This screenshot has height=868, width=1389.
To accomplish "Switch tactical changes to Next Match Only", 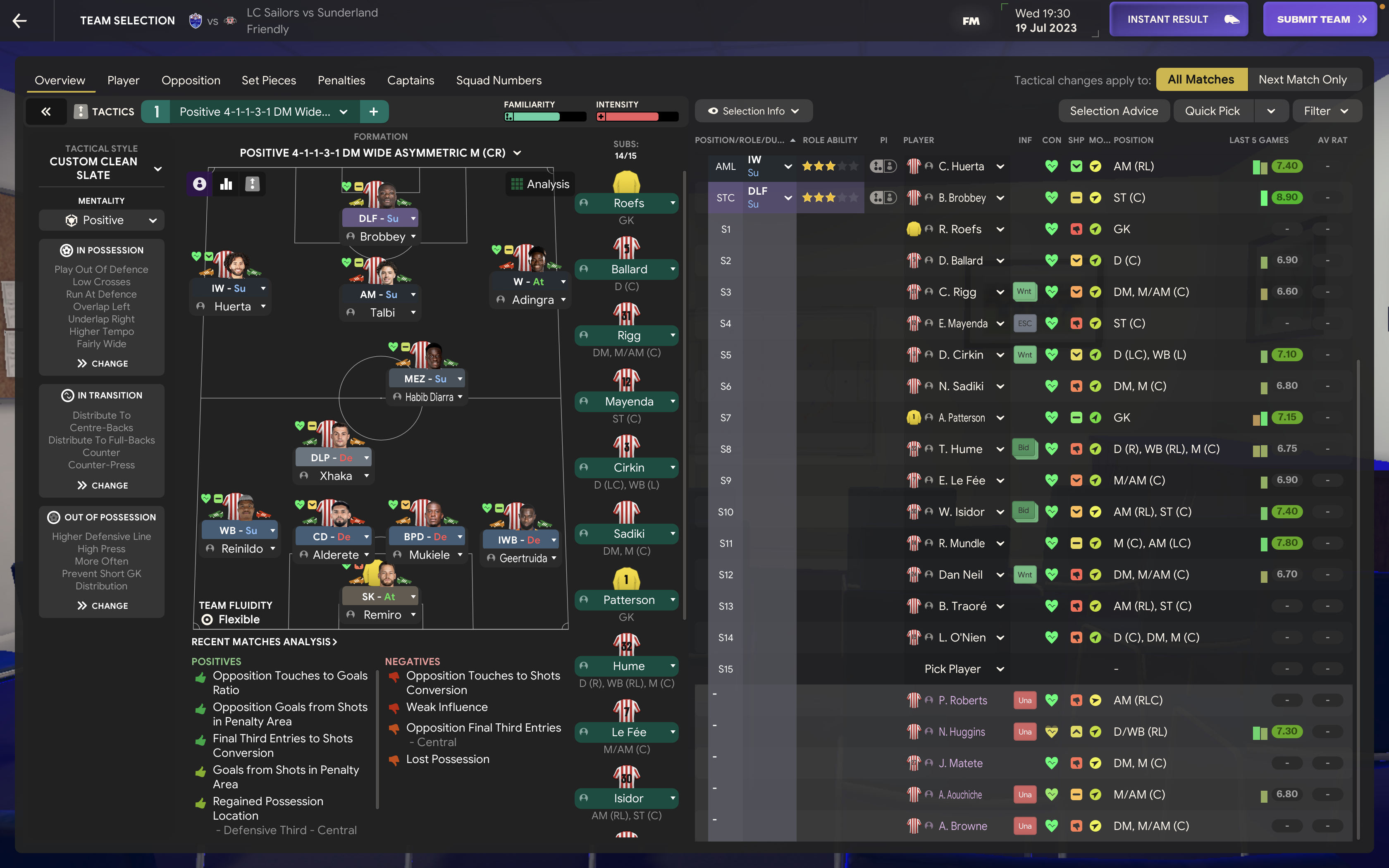I will pyautogui.click(x=1303, y=79).
